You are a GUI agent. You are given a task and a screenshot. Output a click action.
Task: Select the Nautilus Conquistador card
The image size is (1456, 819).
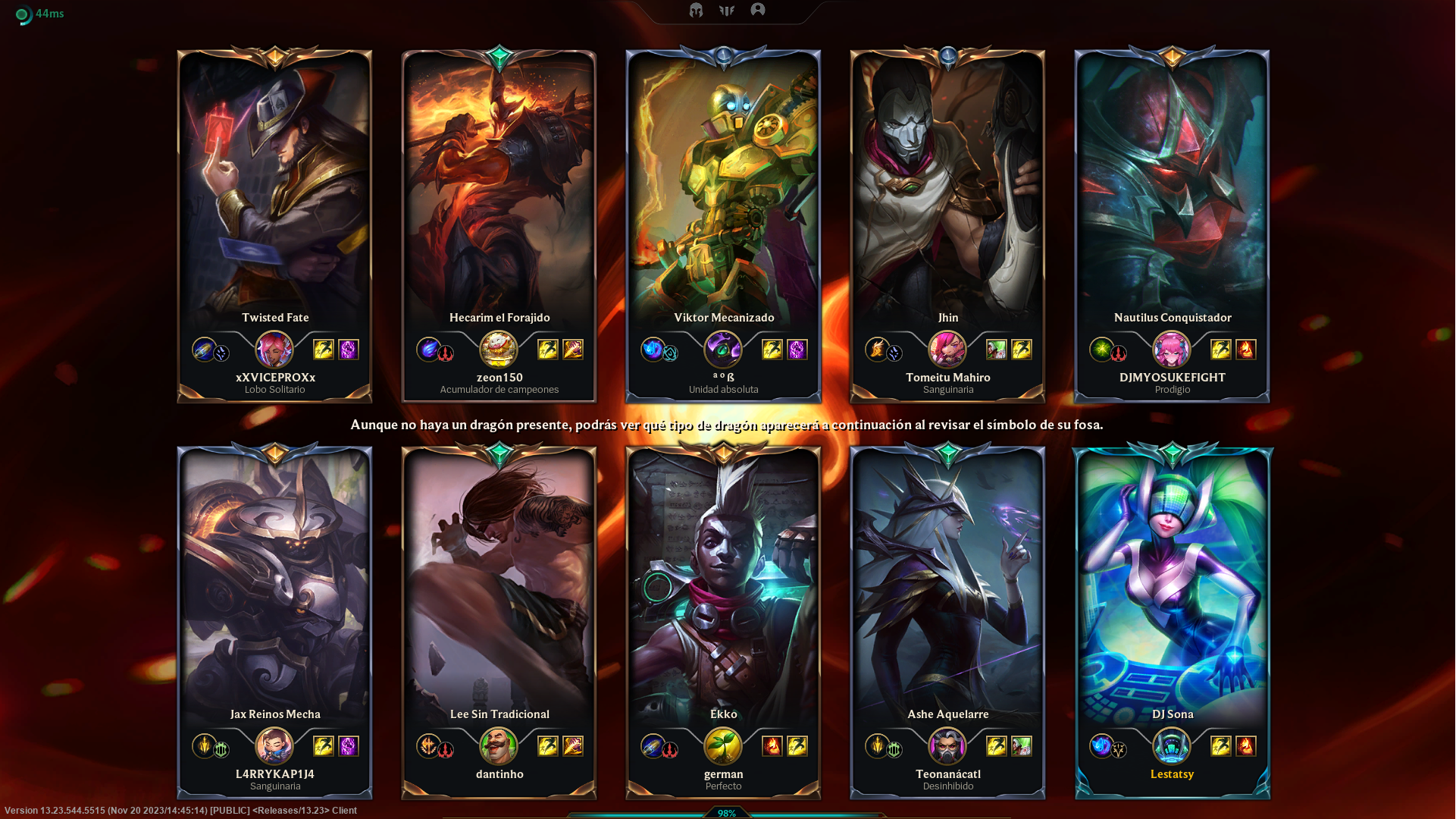(x=1172, y=190)
